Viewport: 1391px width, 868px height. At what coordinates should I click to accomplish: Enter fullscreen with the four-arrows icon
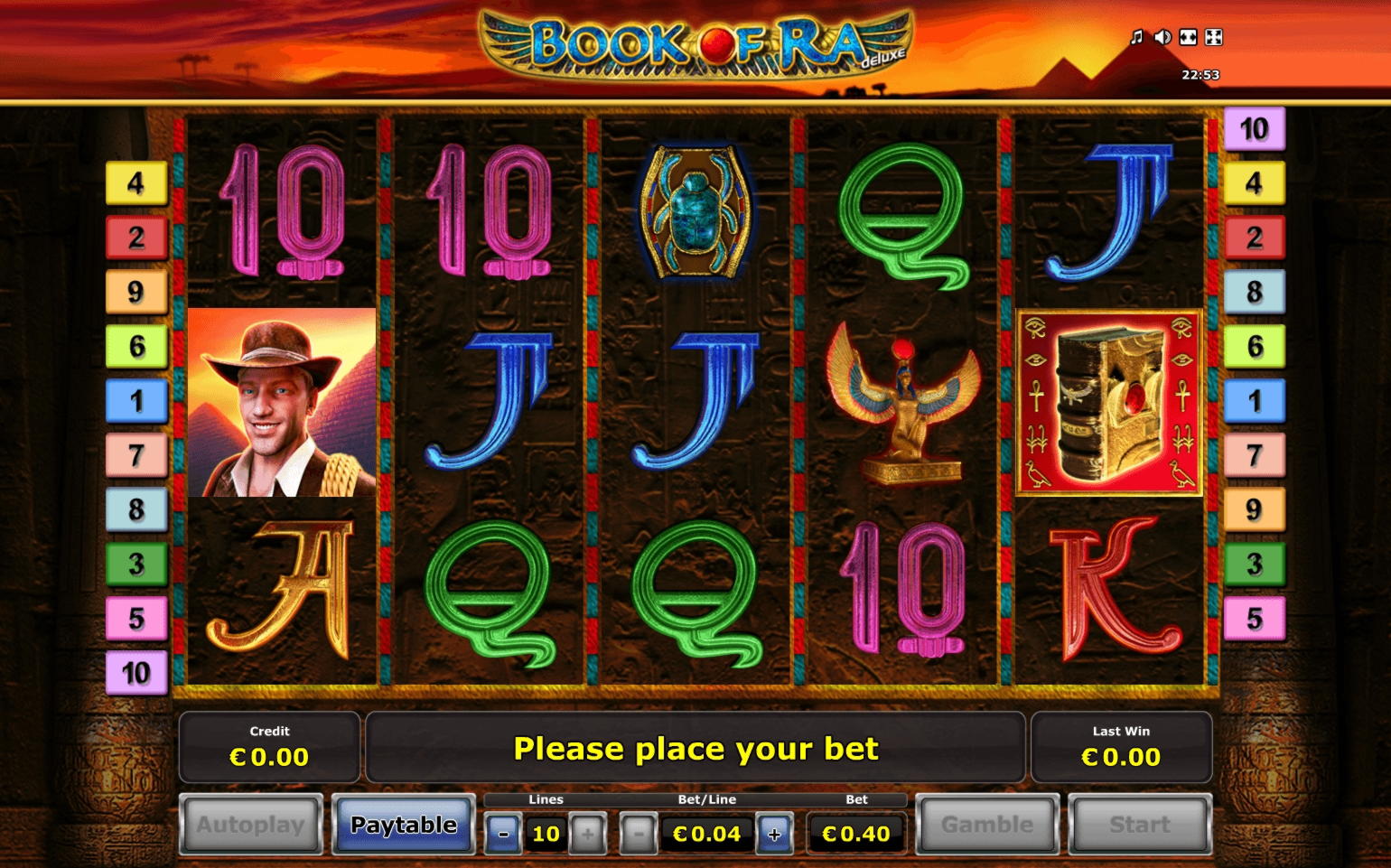pos(1214,37)
